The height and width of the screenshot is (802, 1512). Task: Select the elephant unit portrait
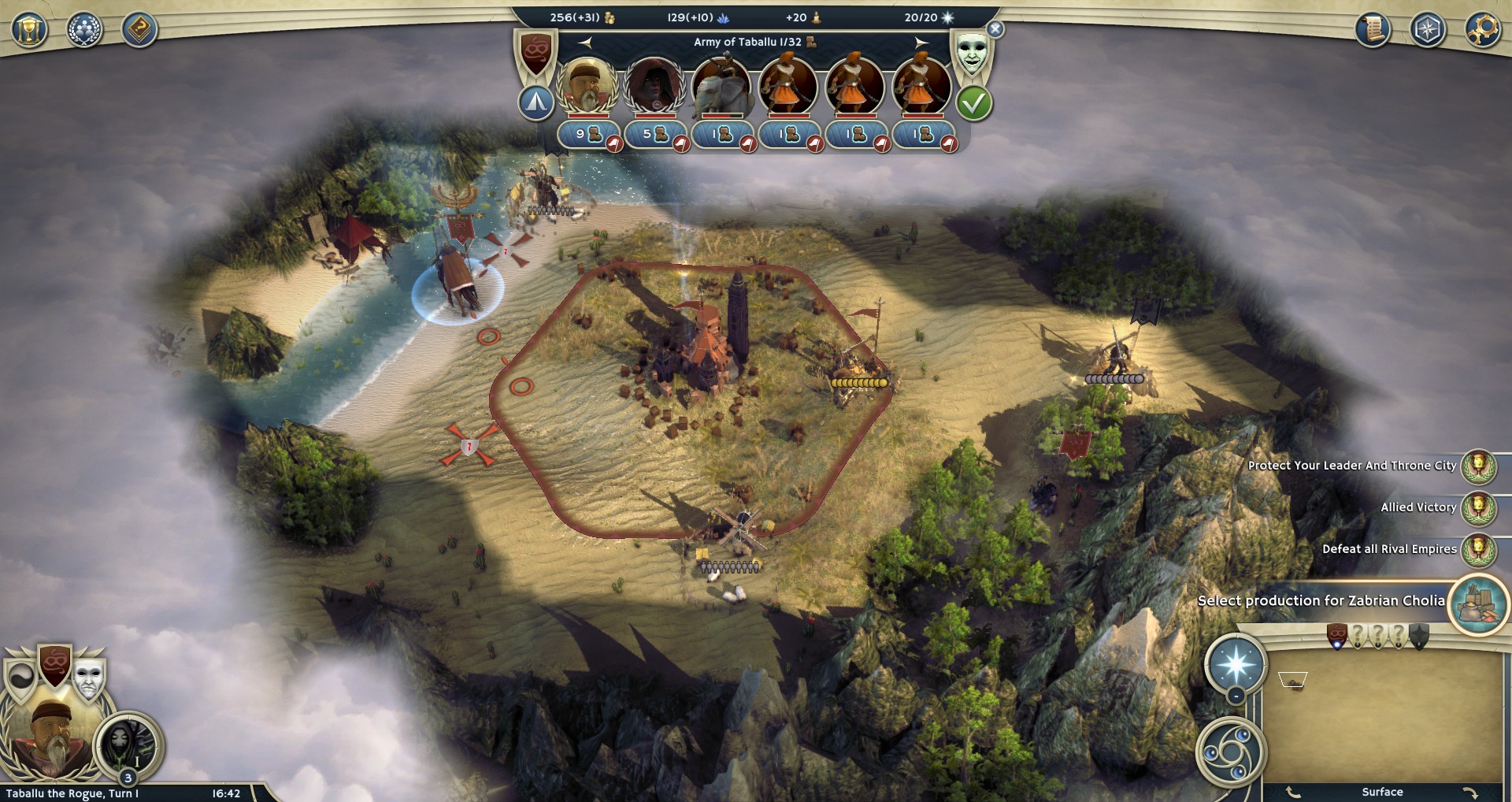coord(721,85)
